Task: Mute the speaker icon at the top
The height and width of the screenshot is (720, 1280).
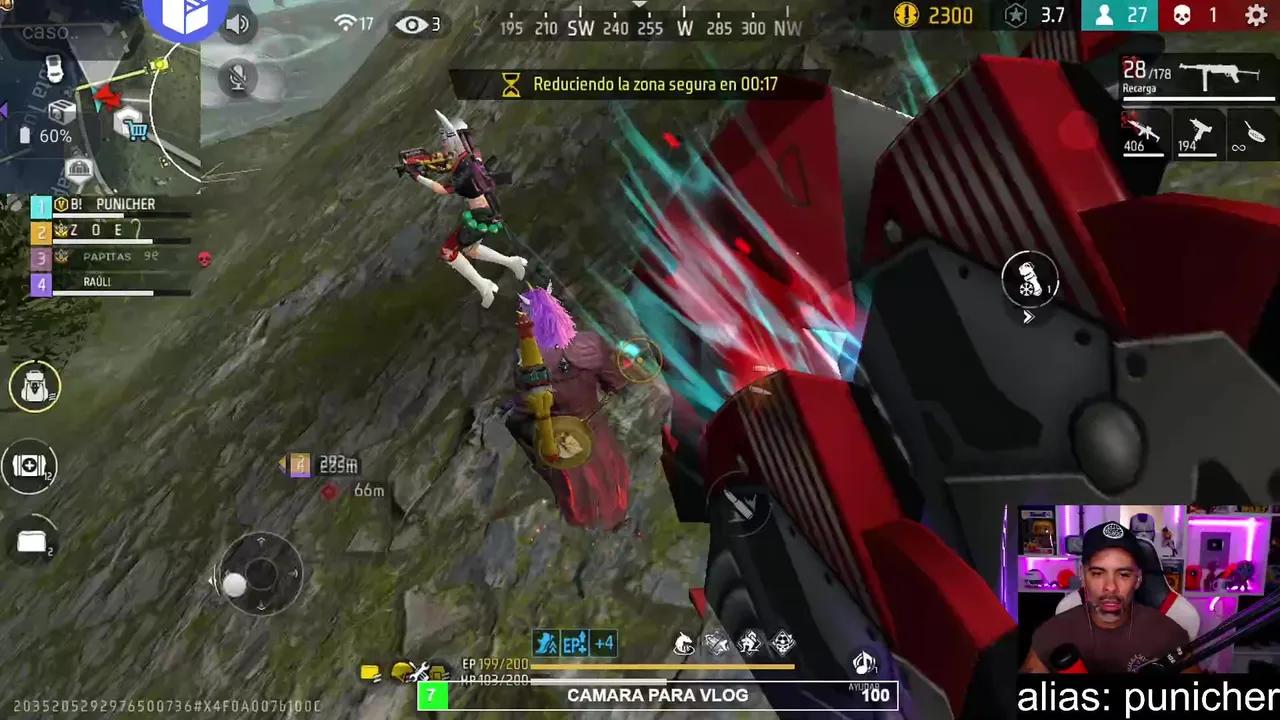Action: [x=237, y=23]
